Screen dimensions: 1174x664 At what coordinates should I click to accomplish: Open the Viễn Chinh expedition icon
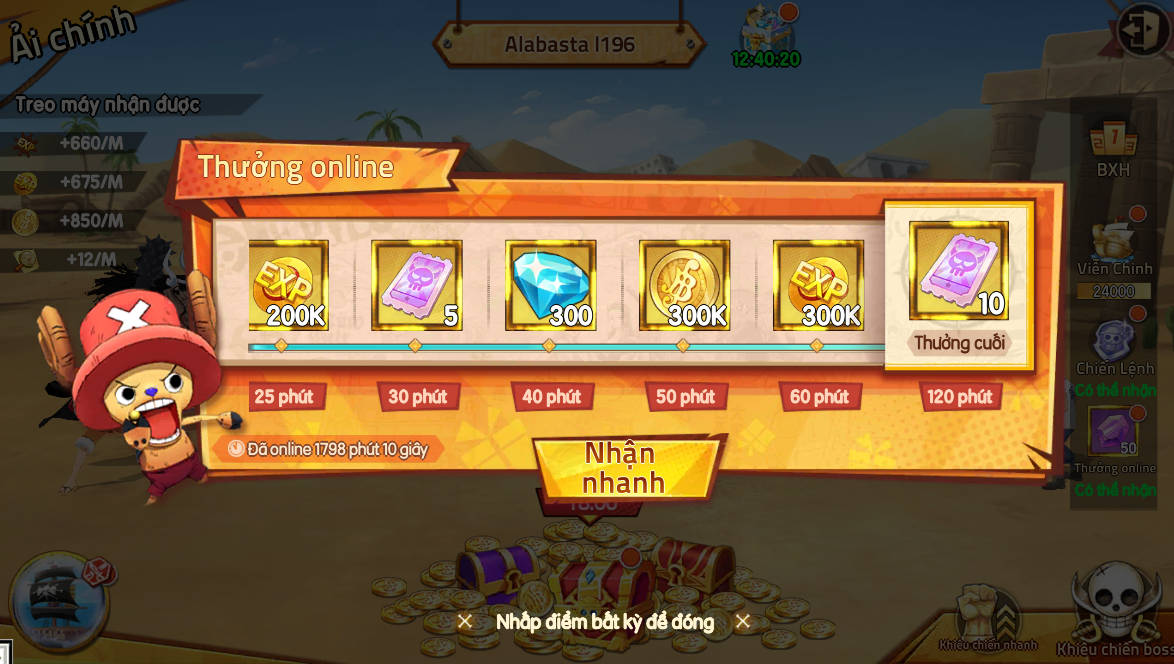(1114, 246)
